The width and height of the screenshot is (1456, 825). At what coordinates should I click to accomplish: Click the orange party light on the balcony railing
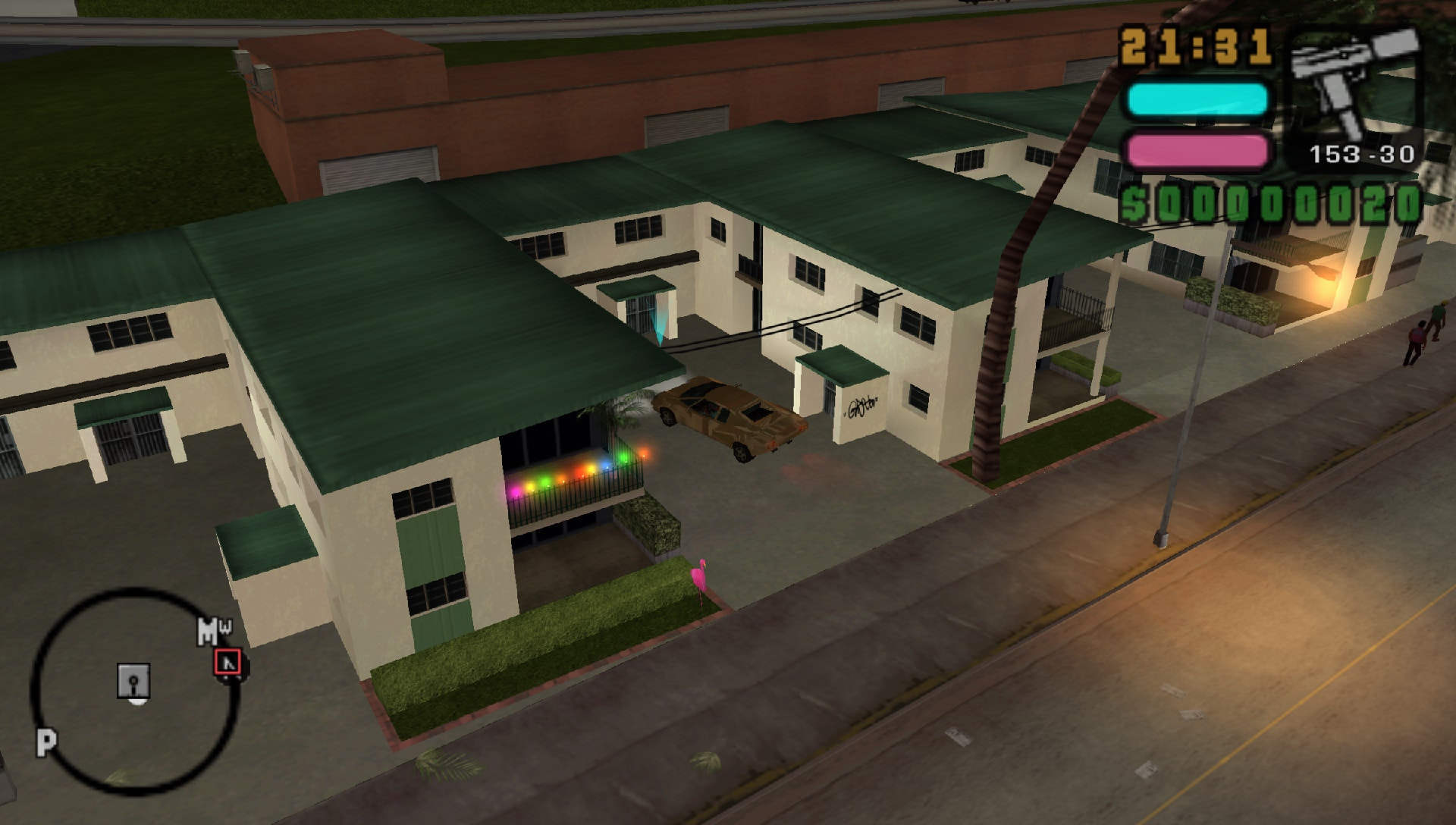[644, 453]
